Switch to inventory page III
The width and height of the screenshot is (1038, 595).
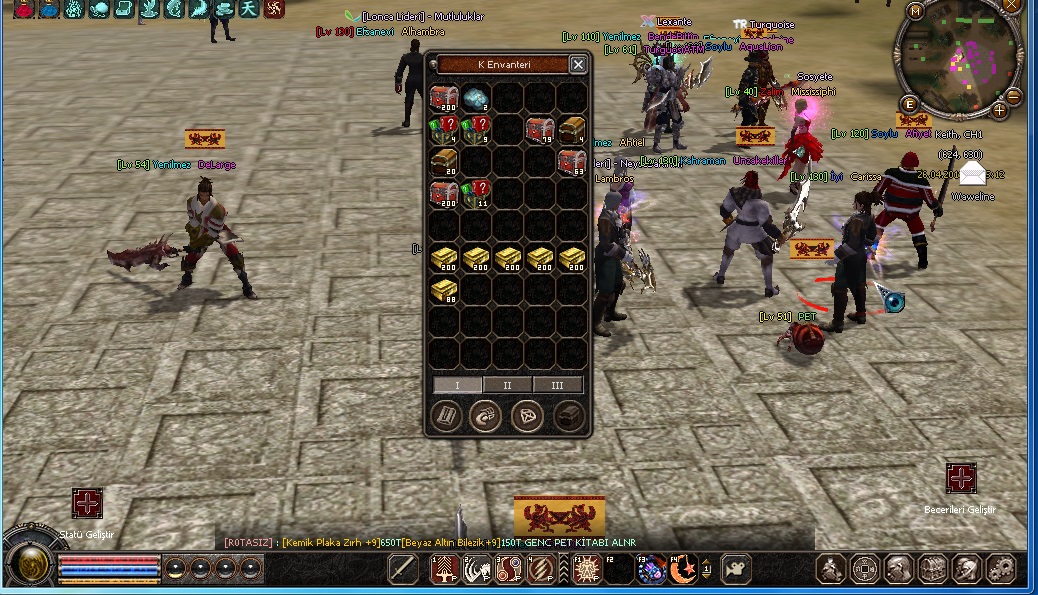coord(557,385)
